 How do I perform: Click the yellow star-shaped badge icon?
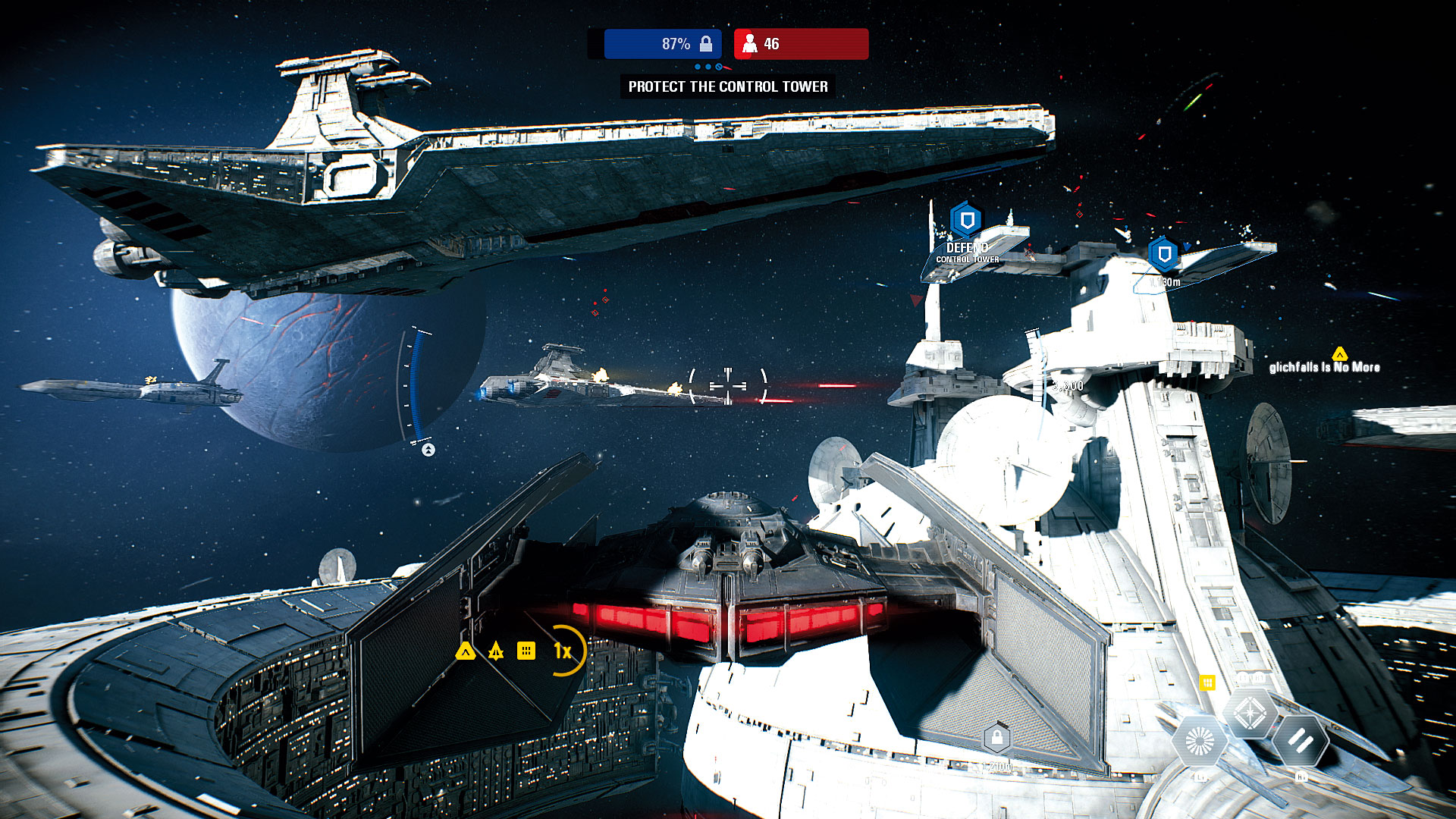[x=496, y=651]
